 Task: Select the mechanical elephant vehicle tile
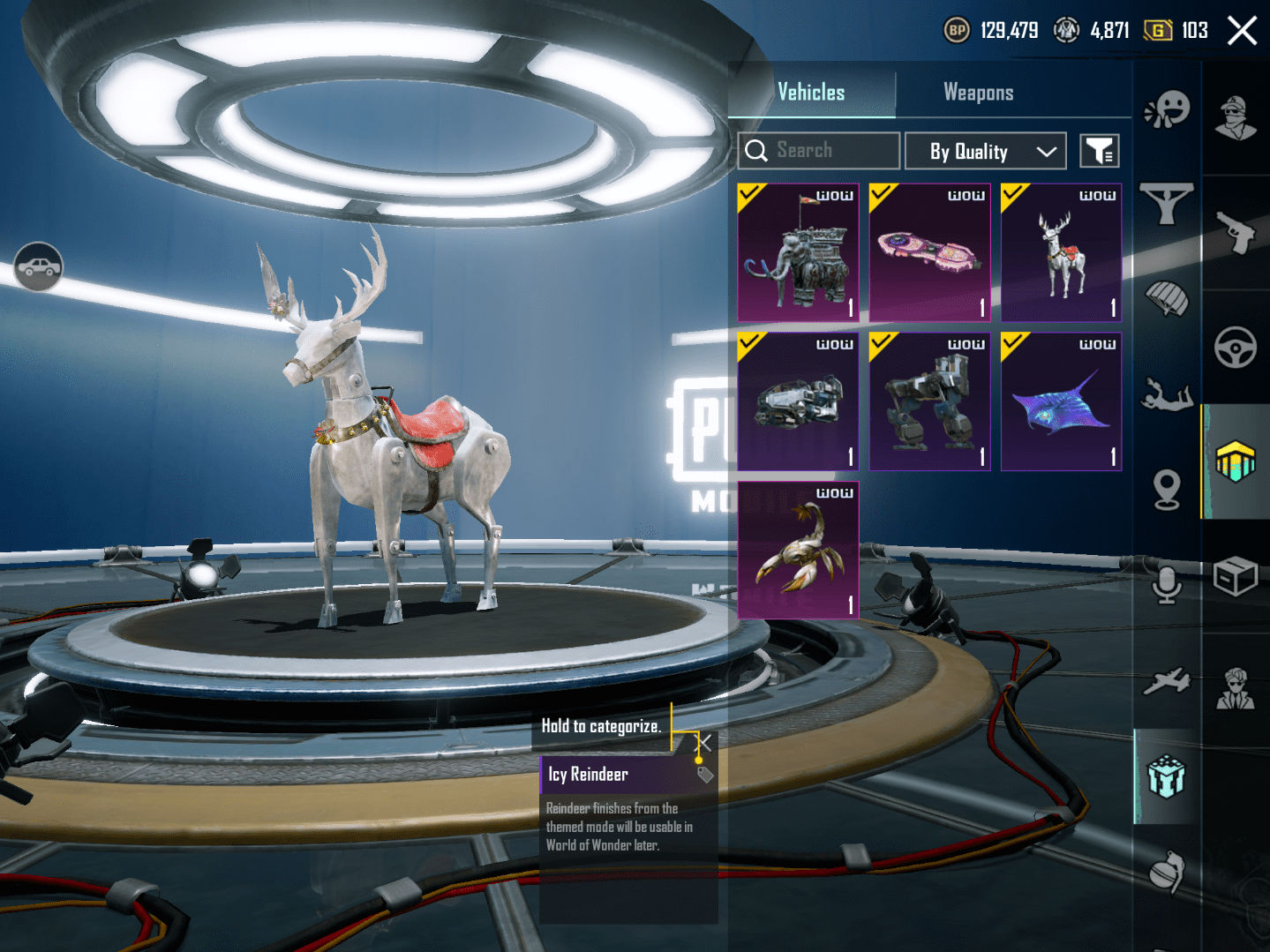click(798, 253)
